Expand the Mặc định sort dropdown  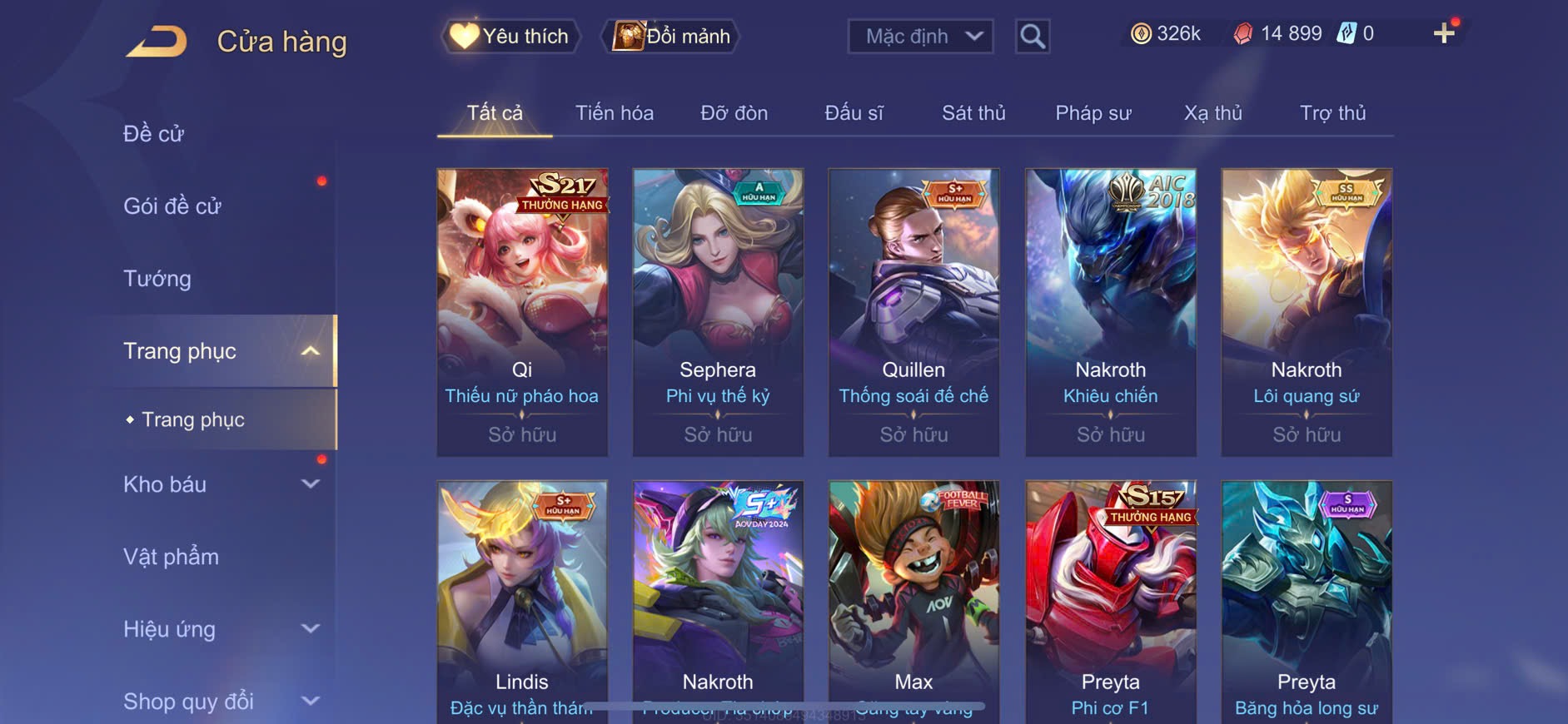point(920,37)
